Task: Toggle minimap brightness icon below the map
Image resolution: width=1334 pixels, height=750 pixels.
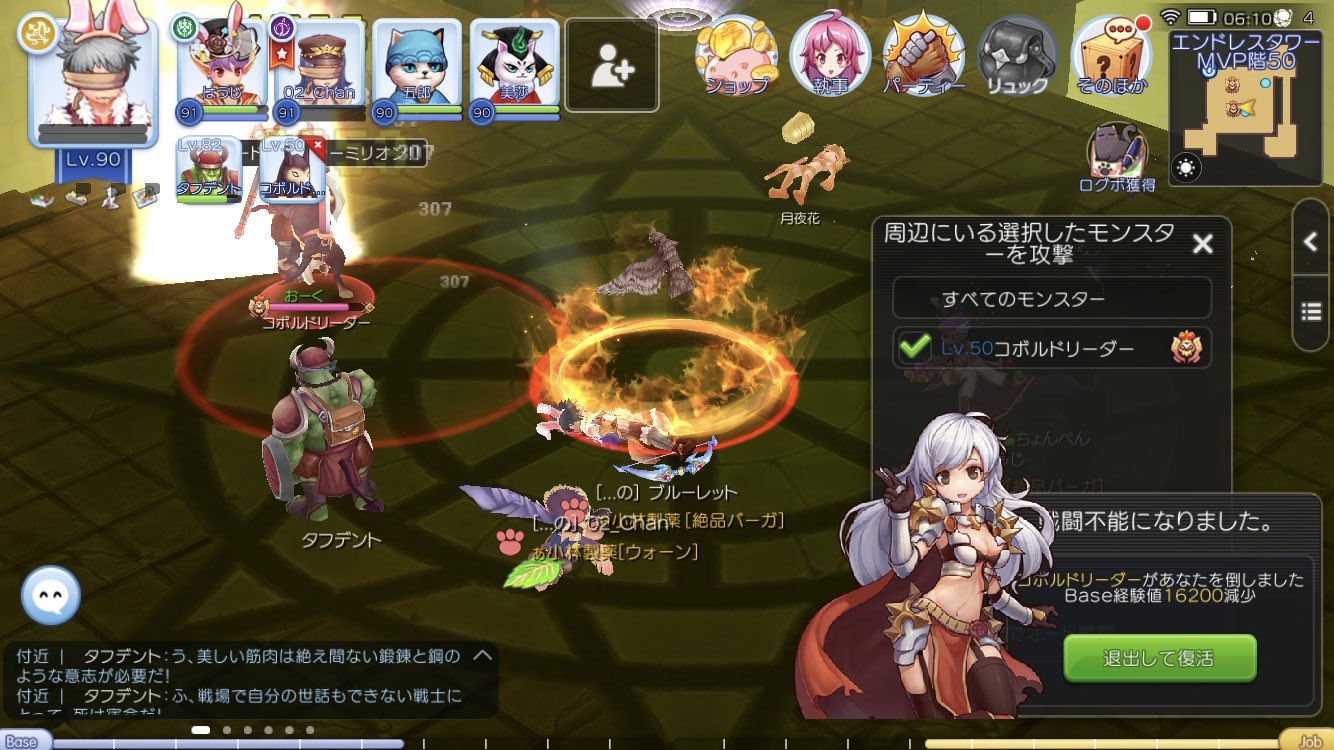Action: [1187, 170]
